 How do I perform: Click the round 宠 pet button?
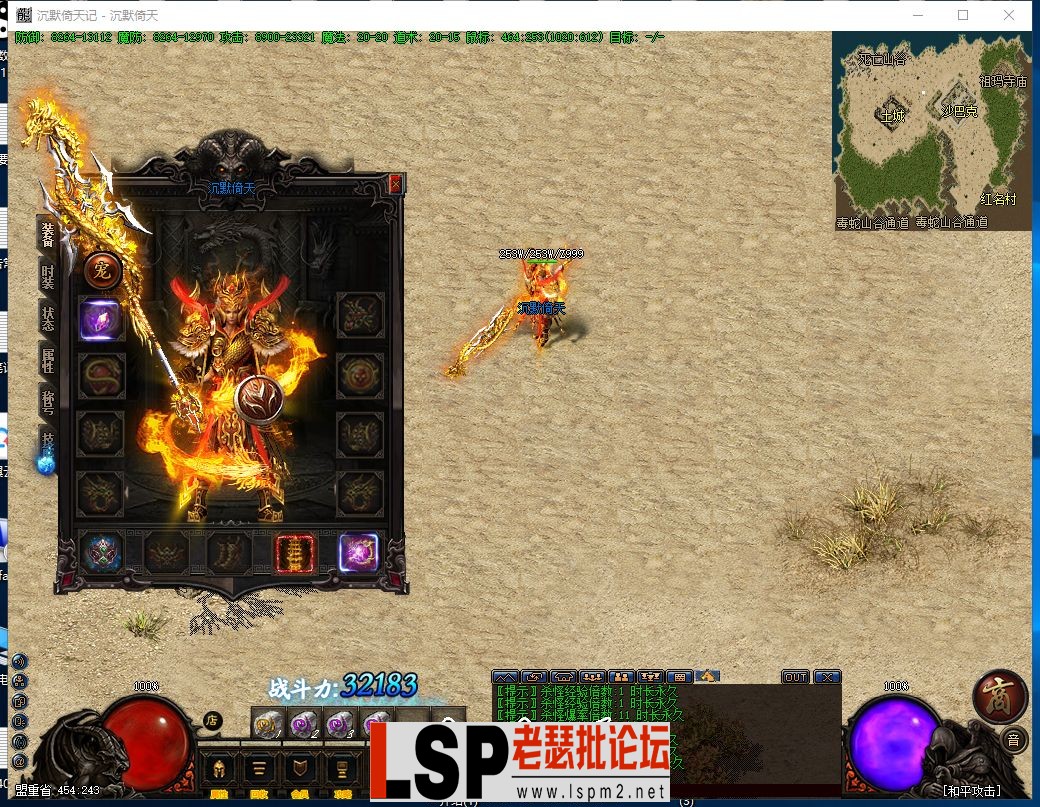[x=103, y=269]
